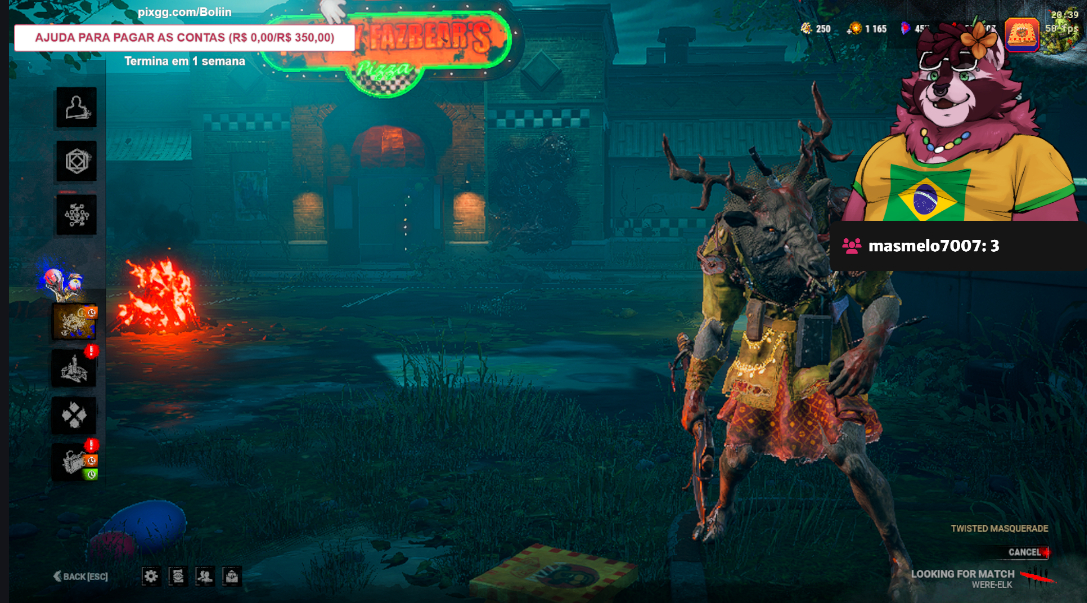Open the inbox envelope icon

coord(231,576)
